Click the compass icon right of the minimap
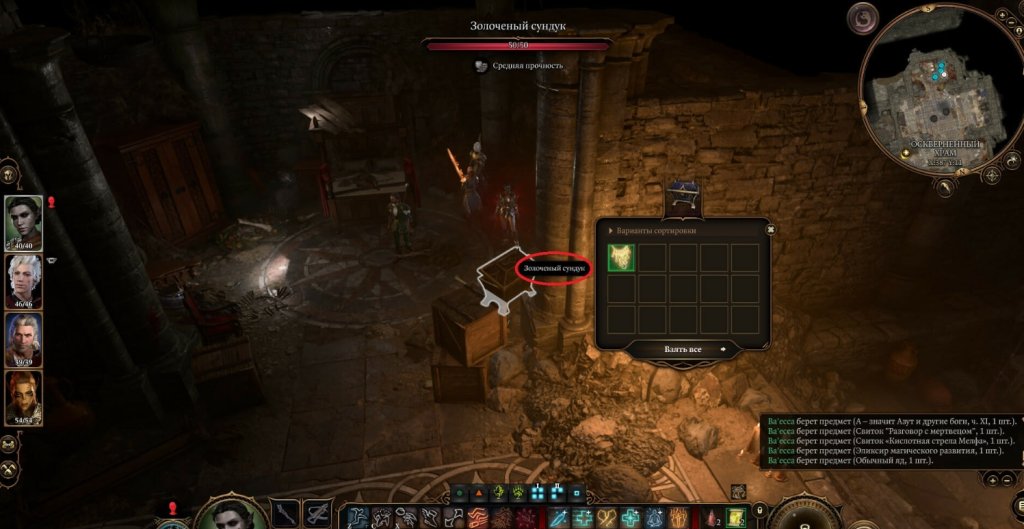Screen dimensions: 1024x529 pyautogui.click(x=992, y=176)
